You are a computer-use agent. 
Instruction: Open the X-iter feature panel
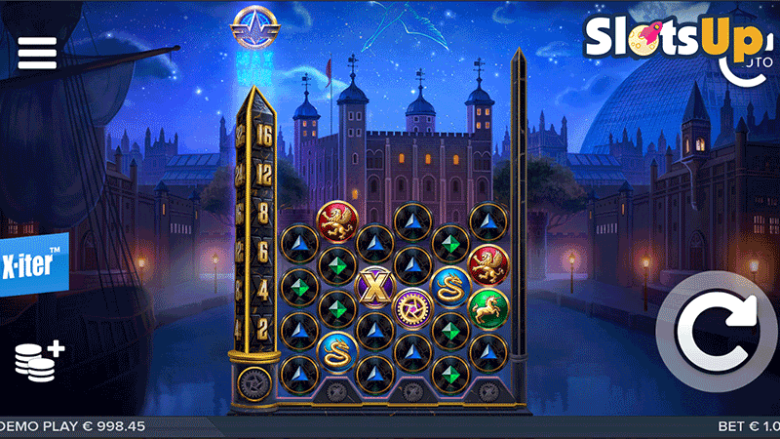pyautogui.click(x=33, y=267)
